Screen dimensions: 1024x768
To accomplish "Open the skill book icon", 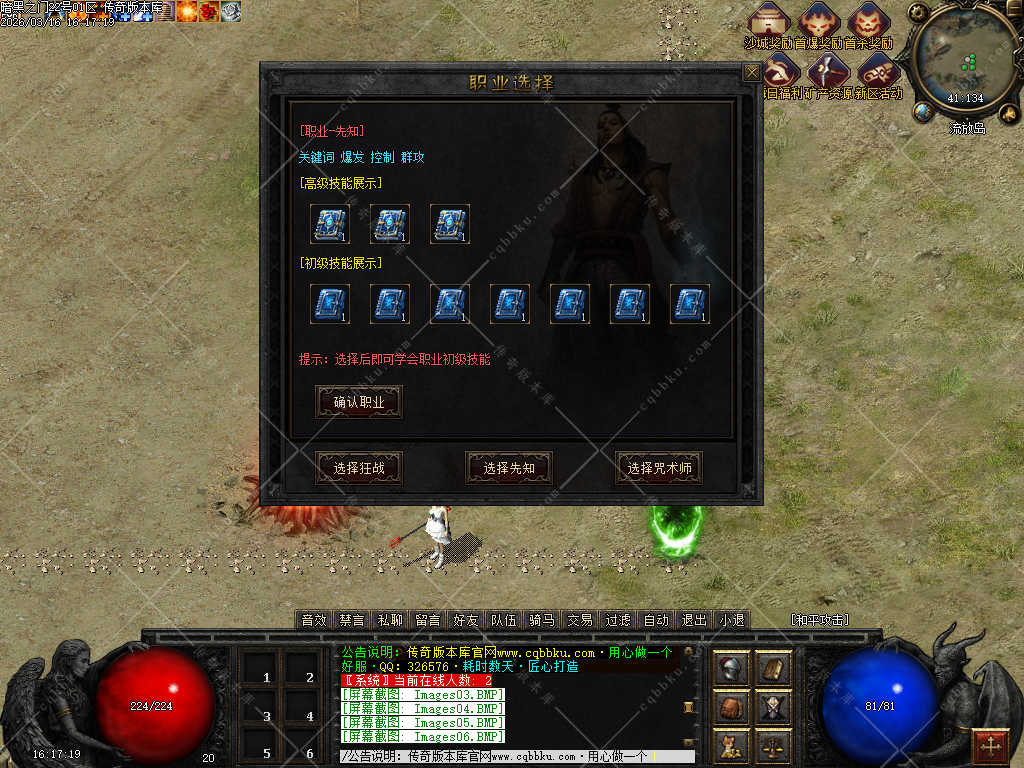I will click(x=772, y=669).
